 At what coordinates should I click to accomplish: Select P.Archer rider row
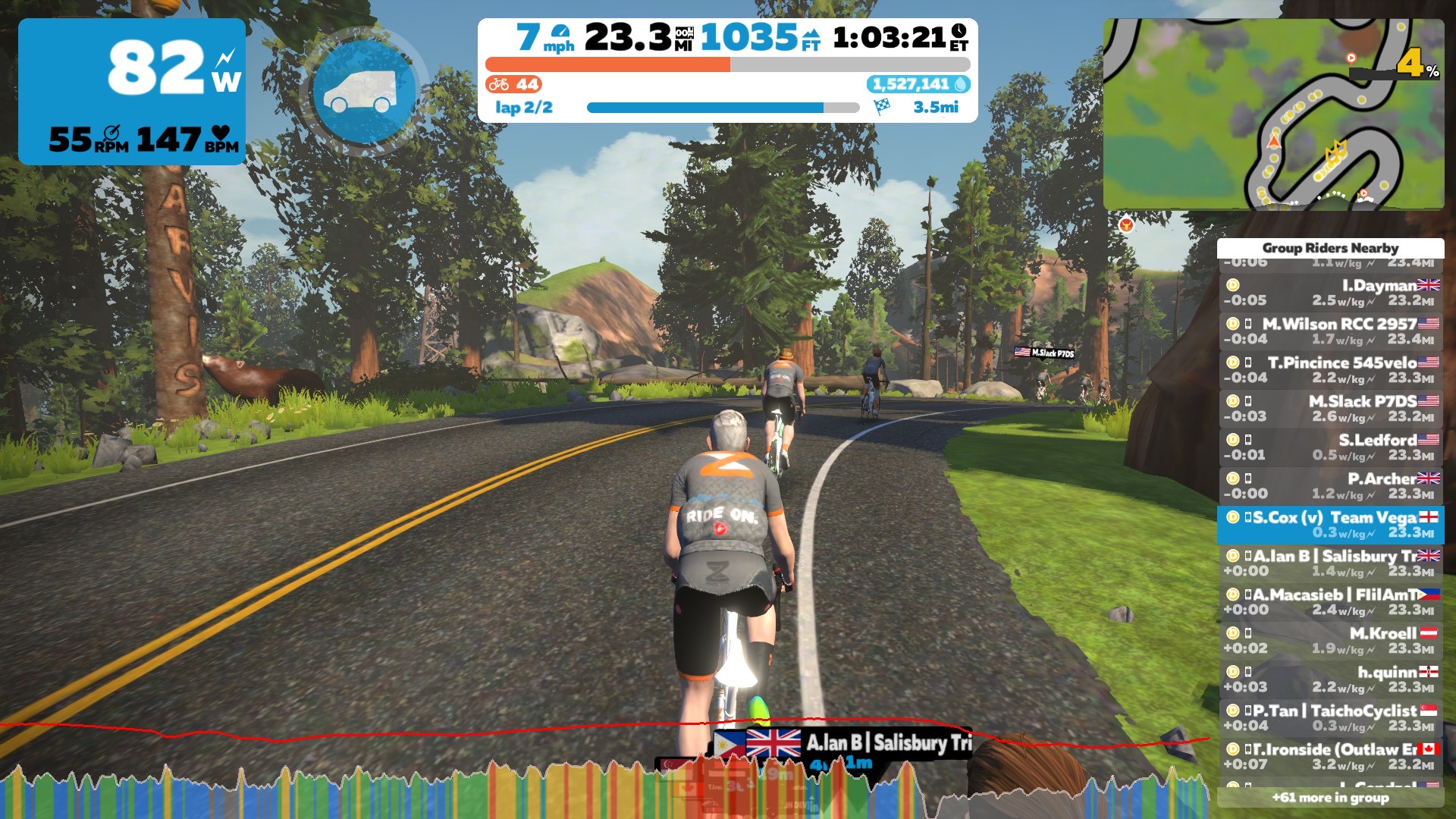pyautogui.click(x=1330, y=486)
